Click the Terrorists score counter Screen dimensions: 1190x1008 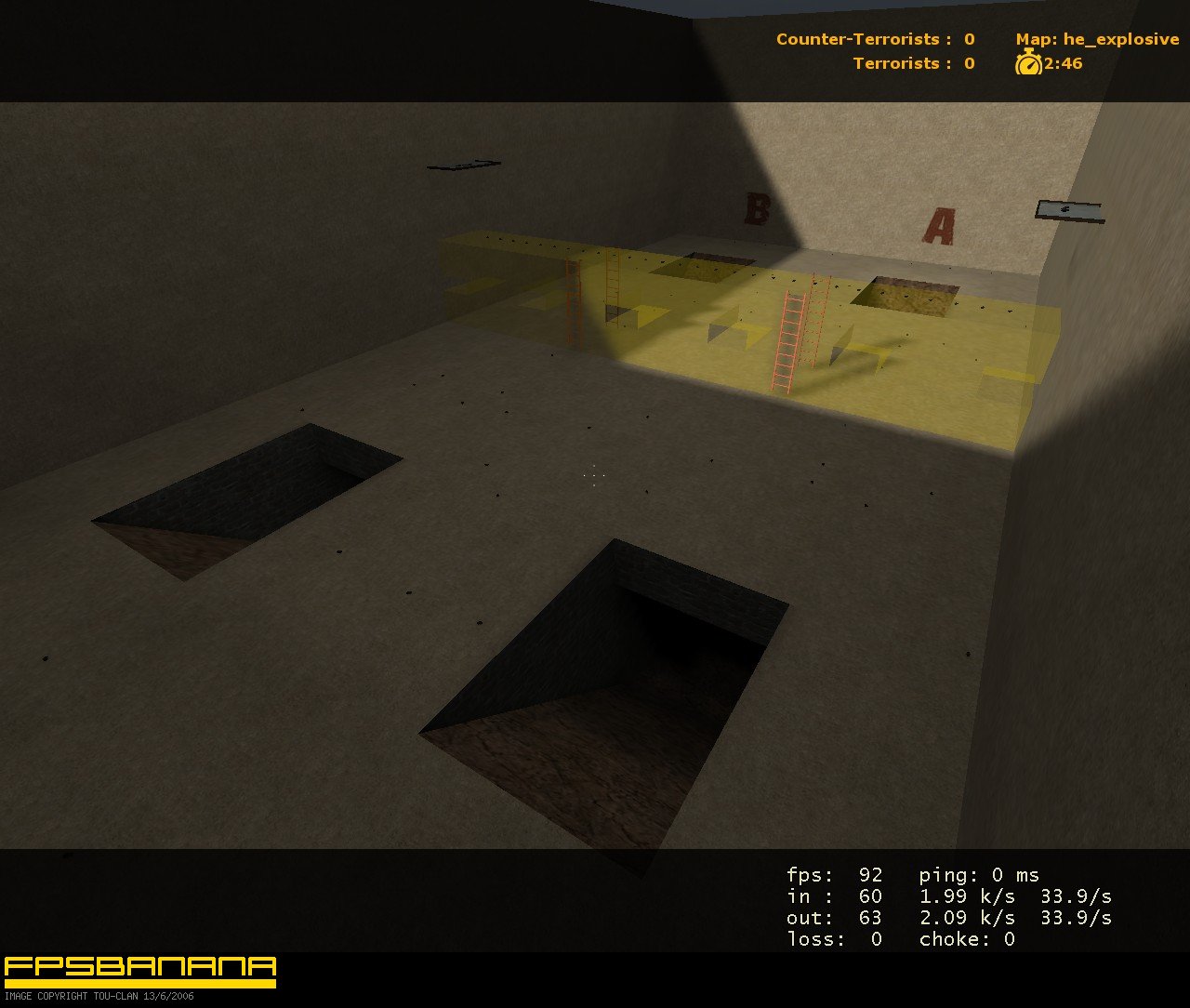[x=911, y=64]
